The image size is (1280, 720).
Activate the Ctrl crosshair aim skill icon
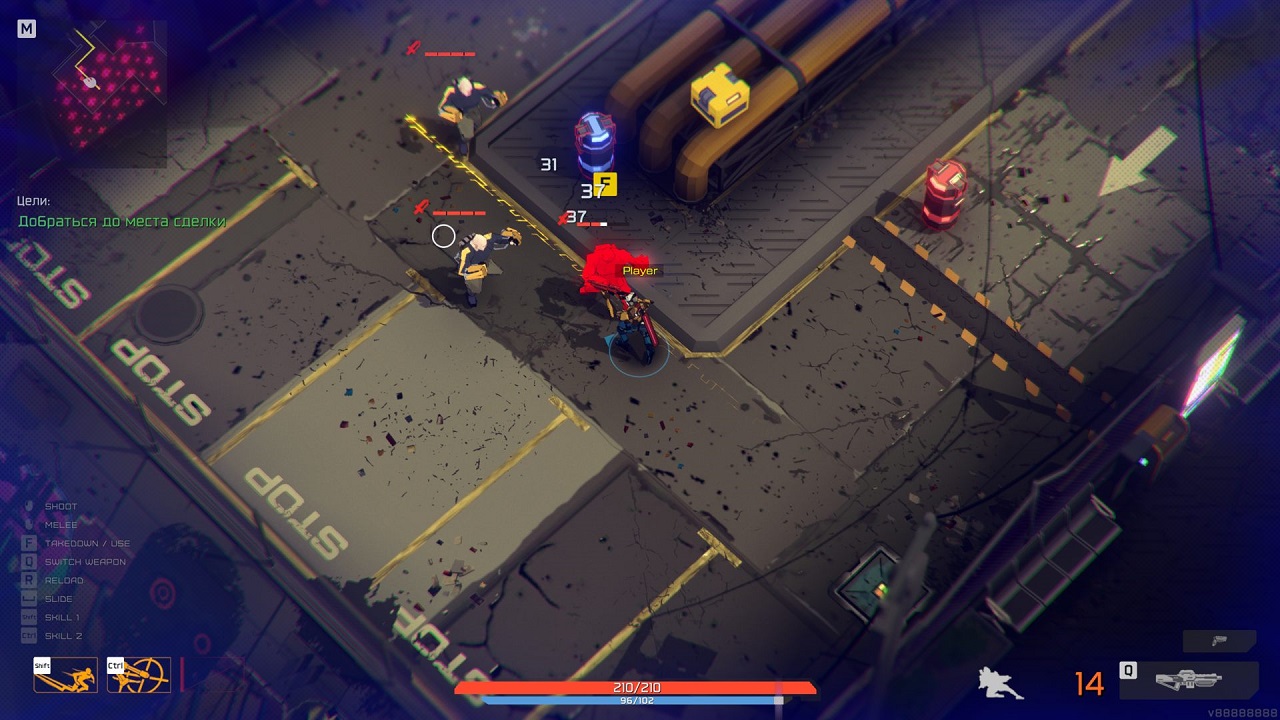[139, 675]
